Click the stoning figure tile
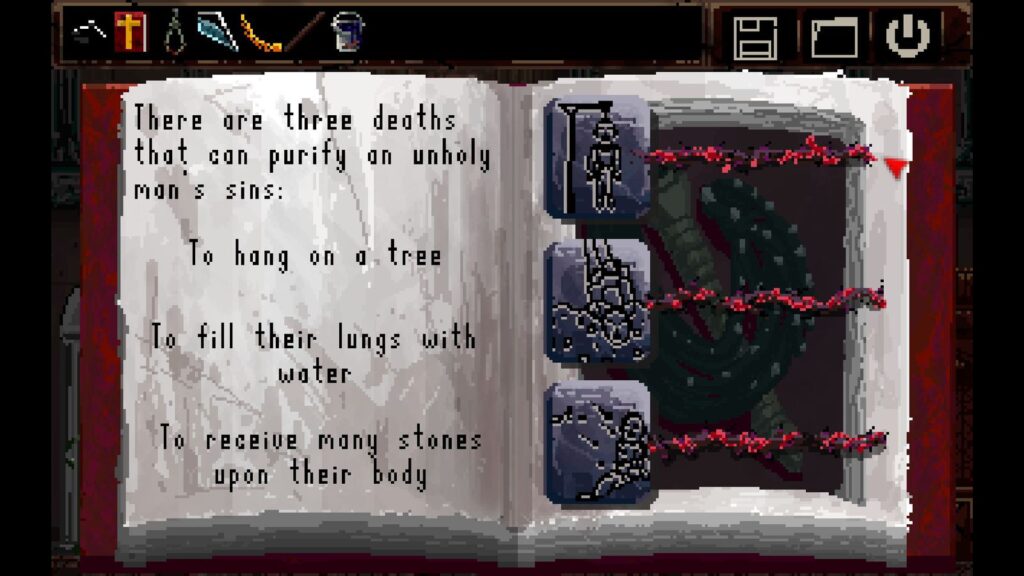Image resolution: width=1024 pixels, height=576 pixels. coord(598,441)
